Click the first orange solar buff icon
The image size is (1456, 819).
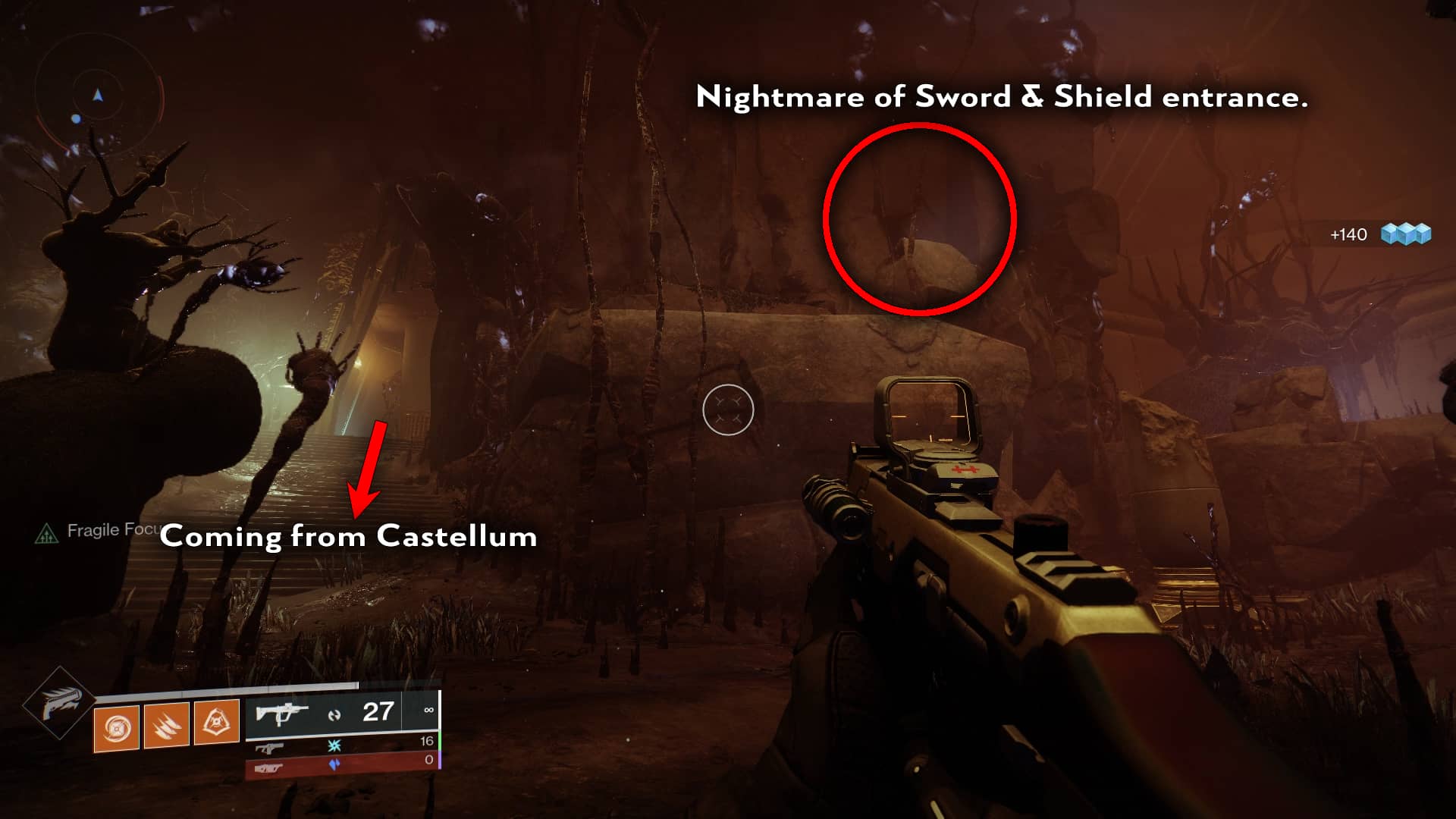coord(116,726)
